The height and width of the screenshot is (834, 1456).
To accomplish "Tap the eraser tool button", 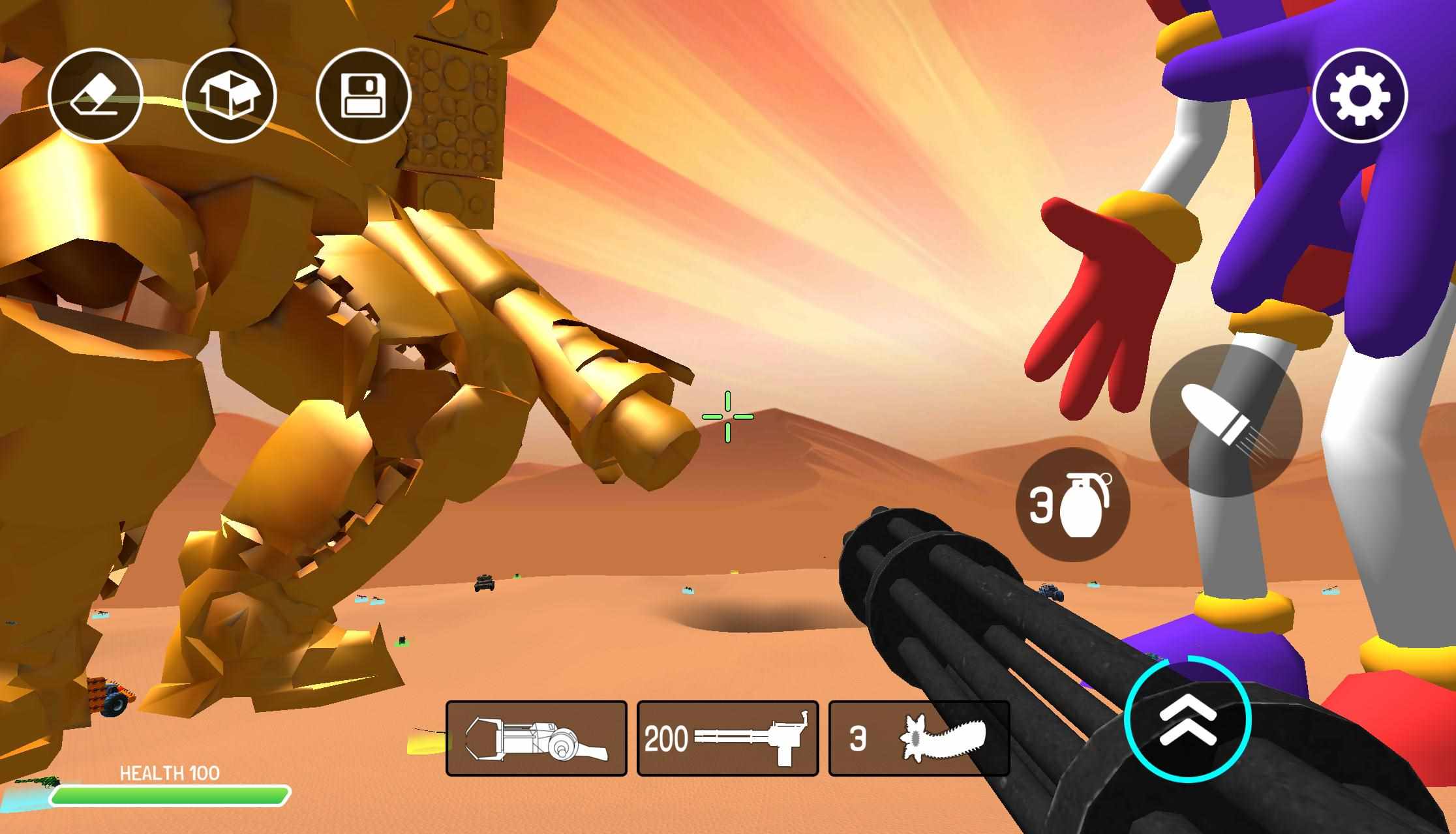I will coord(95,96).
